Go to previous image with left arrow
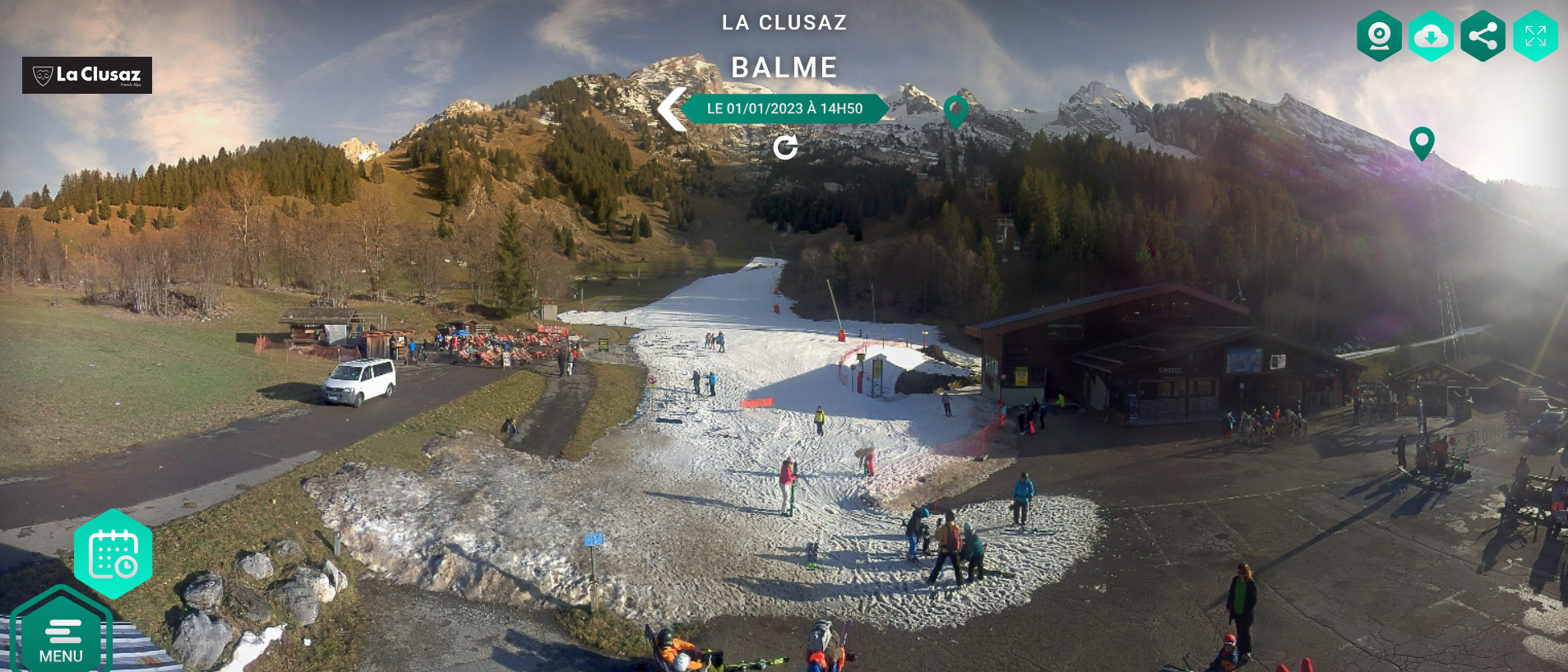This screenshot has width=1568, height=672. [x=672, y=109]
